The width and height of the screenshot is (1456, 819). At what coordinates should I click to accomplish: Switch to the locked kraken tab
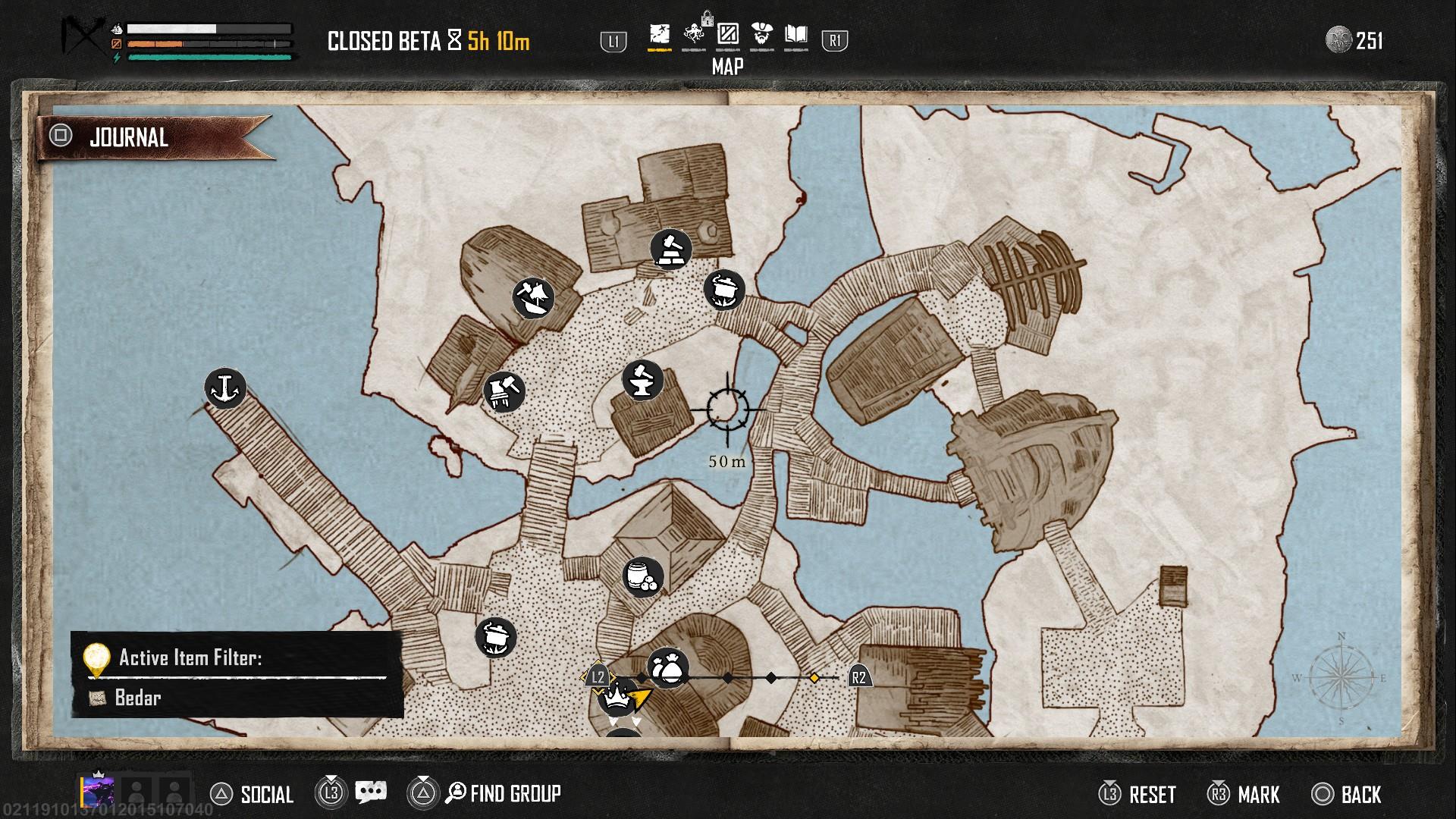point(693,35)
